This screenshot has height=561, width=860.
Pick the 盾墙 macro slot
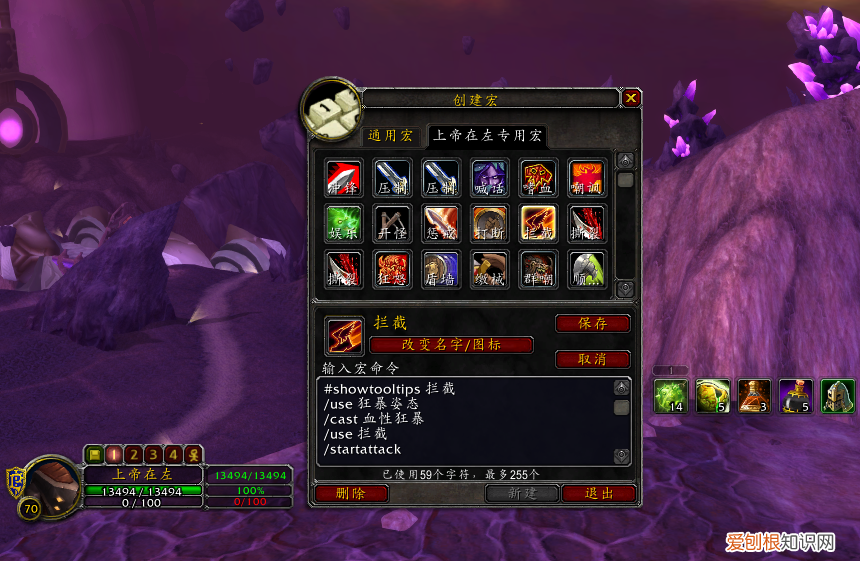coord(441,269)
